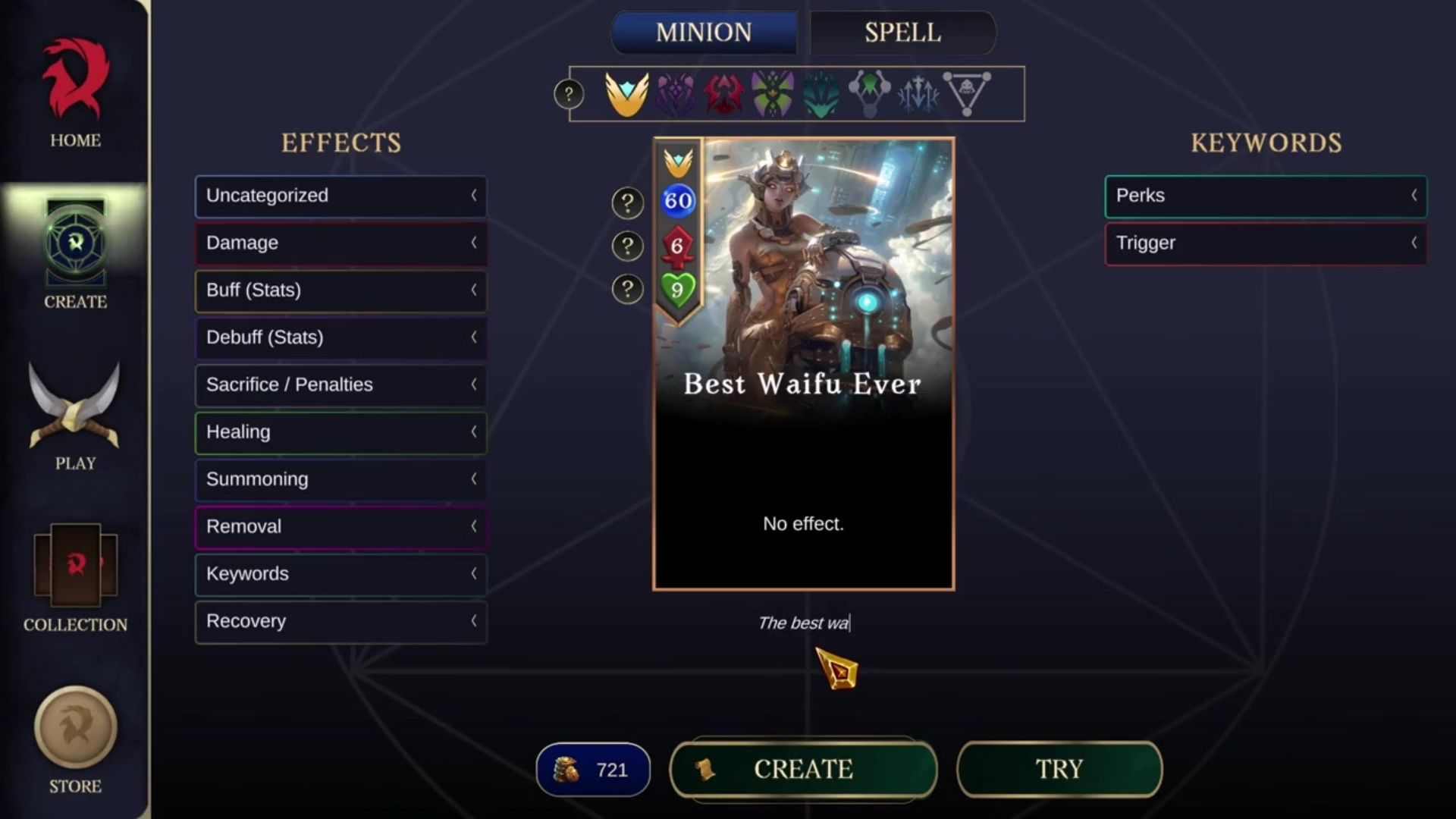1456x819 pixels.
Task: Open the Buff (Stats) category
Action: click(340, 290)
